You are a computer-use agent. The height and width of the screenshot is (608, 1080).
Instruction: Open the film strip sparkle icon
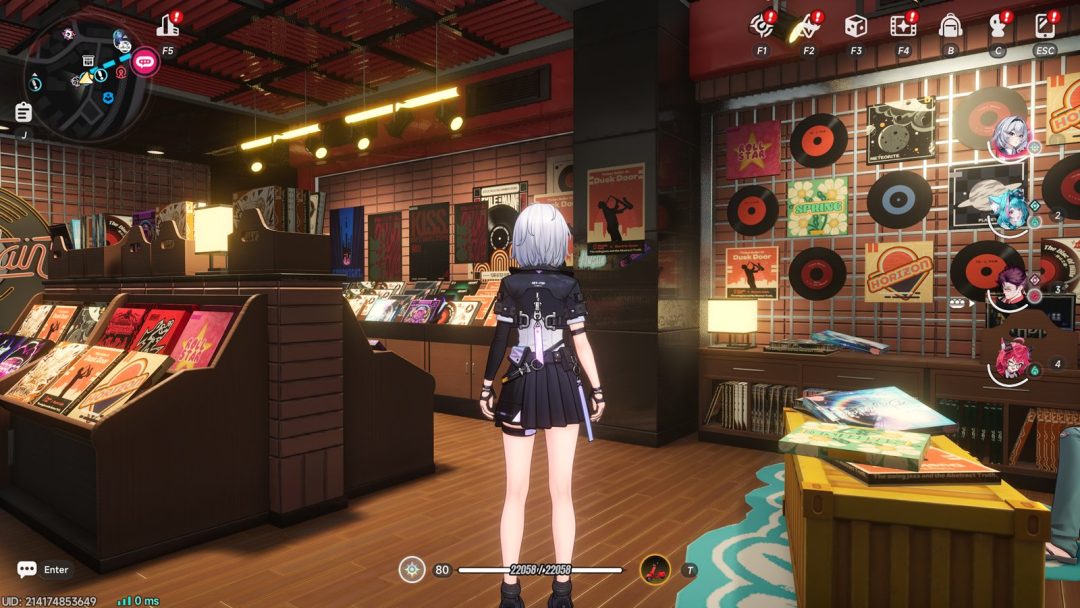tap(903, 26)
